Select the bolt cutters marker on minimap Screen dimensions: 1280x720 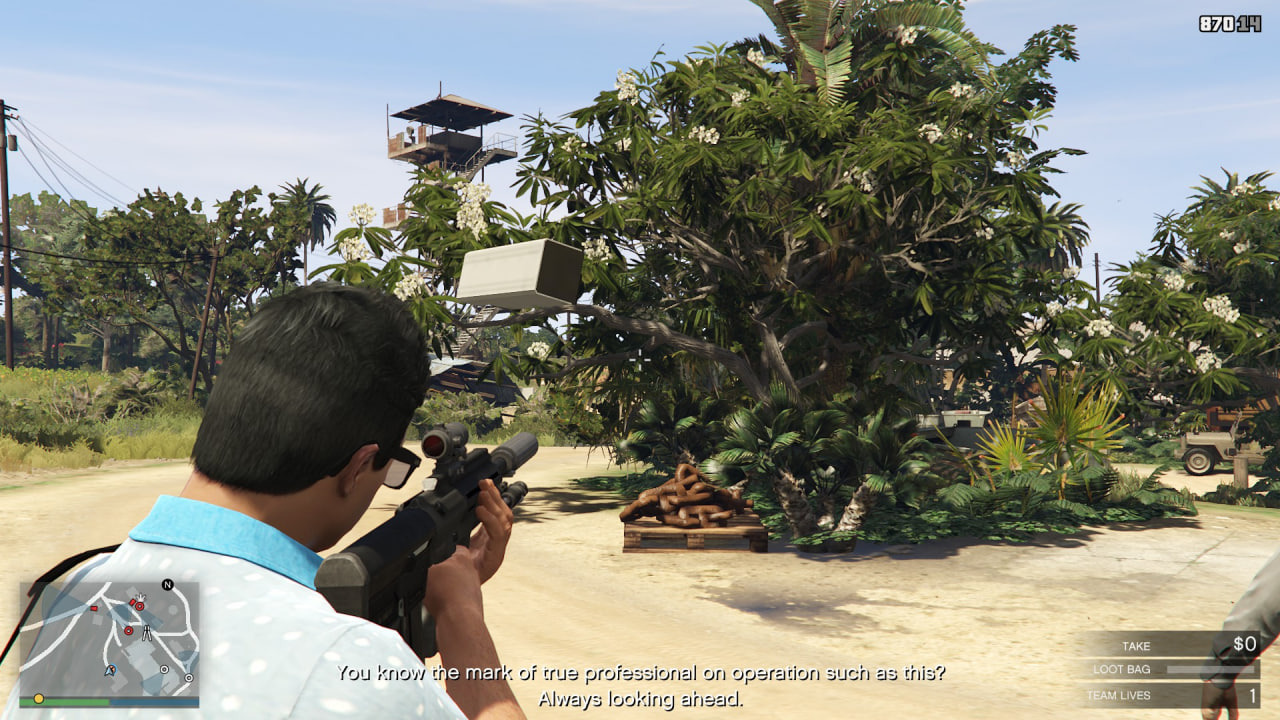[x=147, y=632]
